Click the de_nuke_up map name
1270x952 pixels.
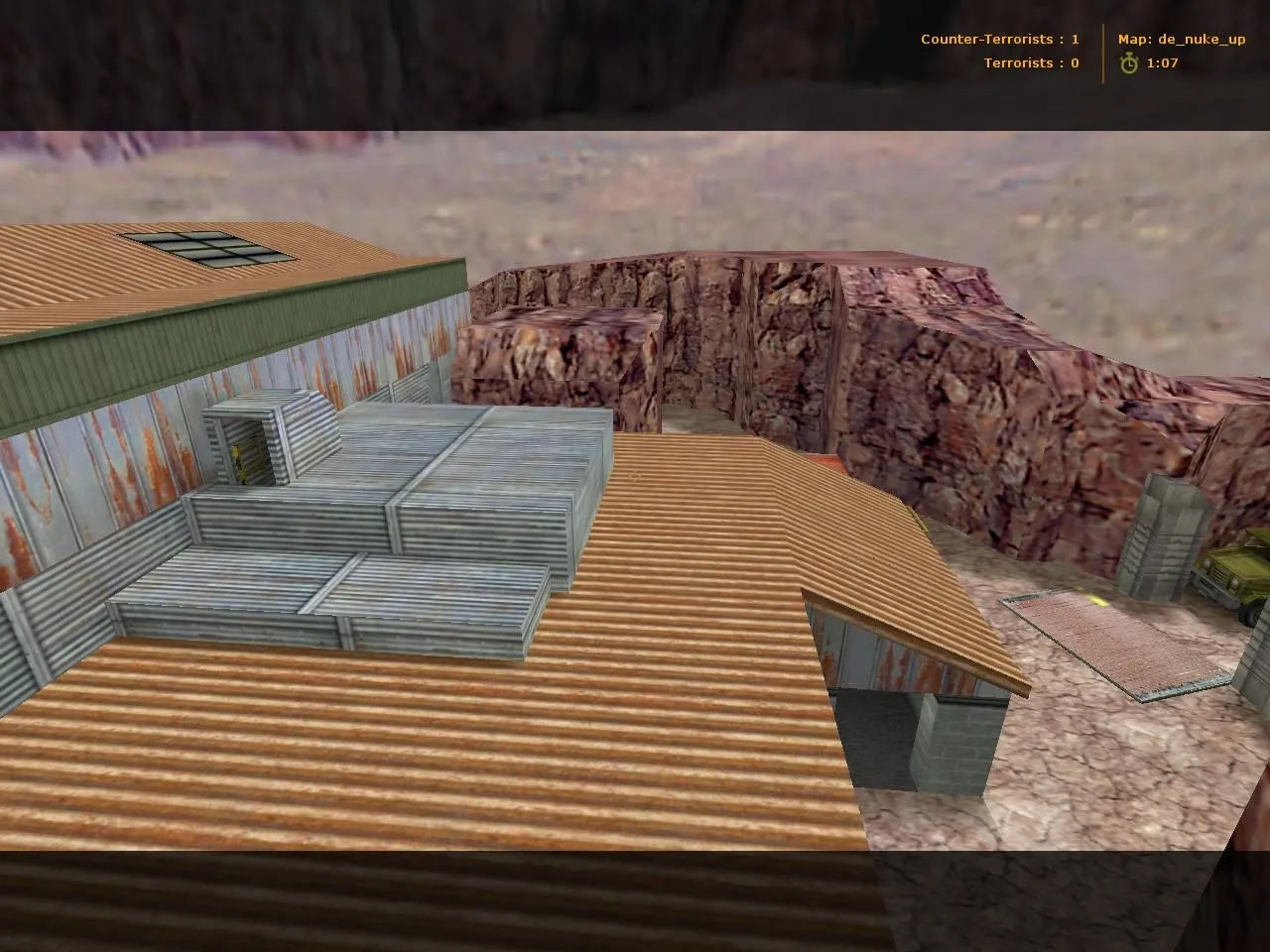[x=1203, y=39]
